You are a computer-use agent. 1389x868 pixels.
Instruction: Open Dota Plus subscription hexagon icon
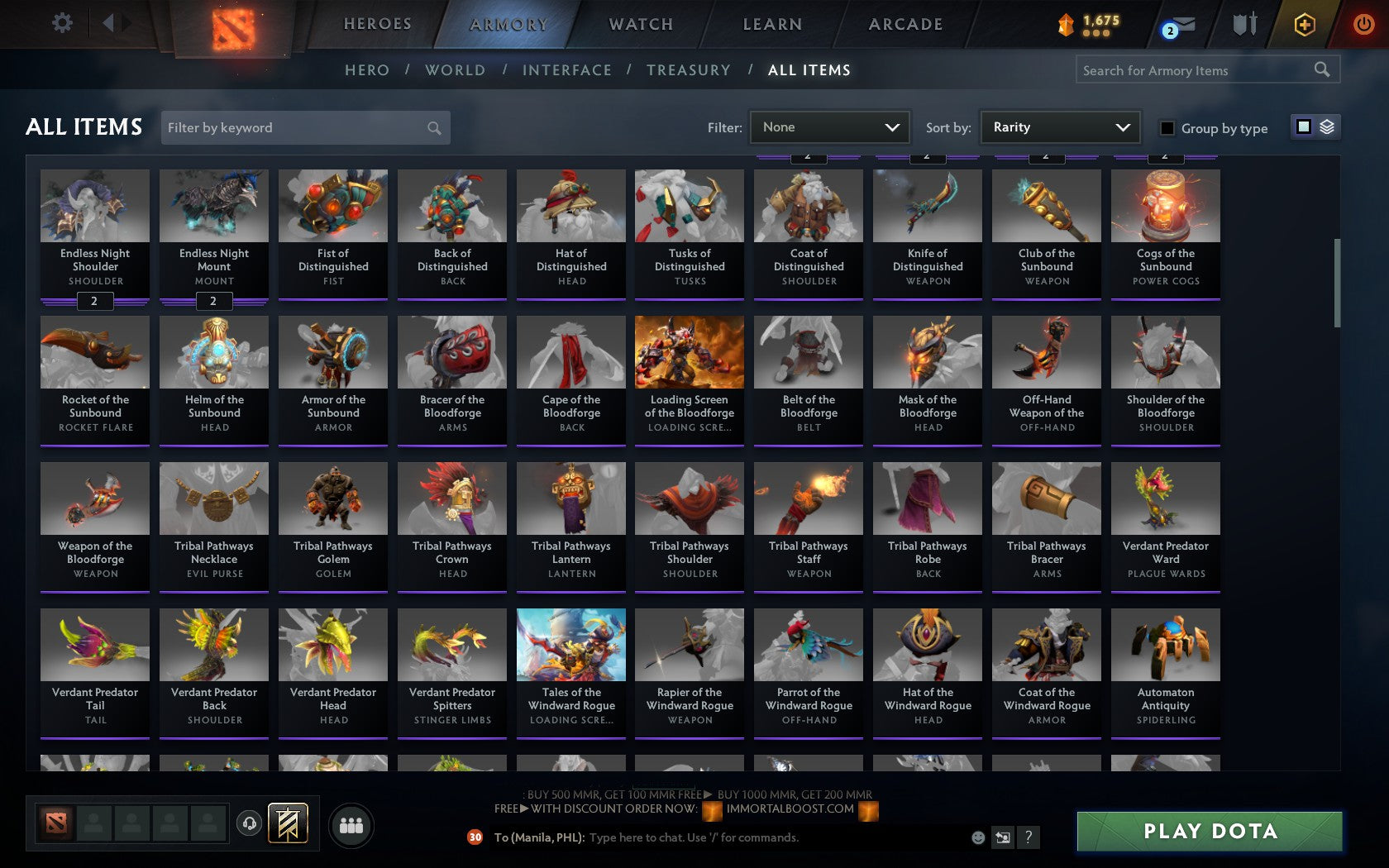tap(1305, 23)
